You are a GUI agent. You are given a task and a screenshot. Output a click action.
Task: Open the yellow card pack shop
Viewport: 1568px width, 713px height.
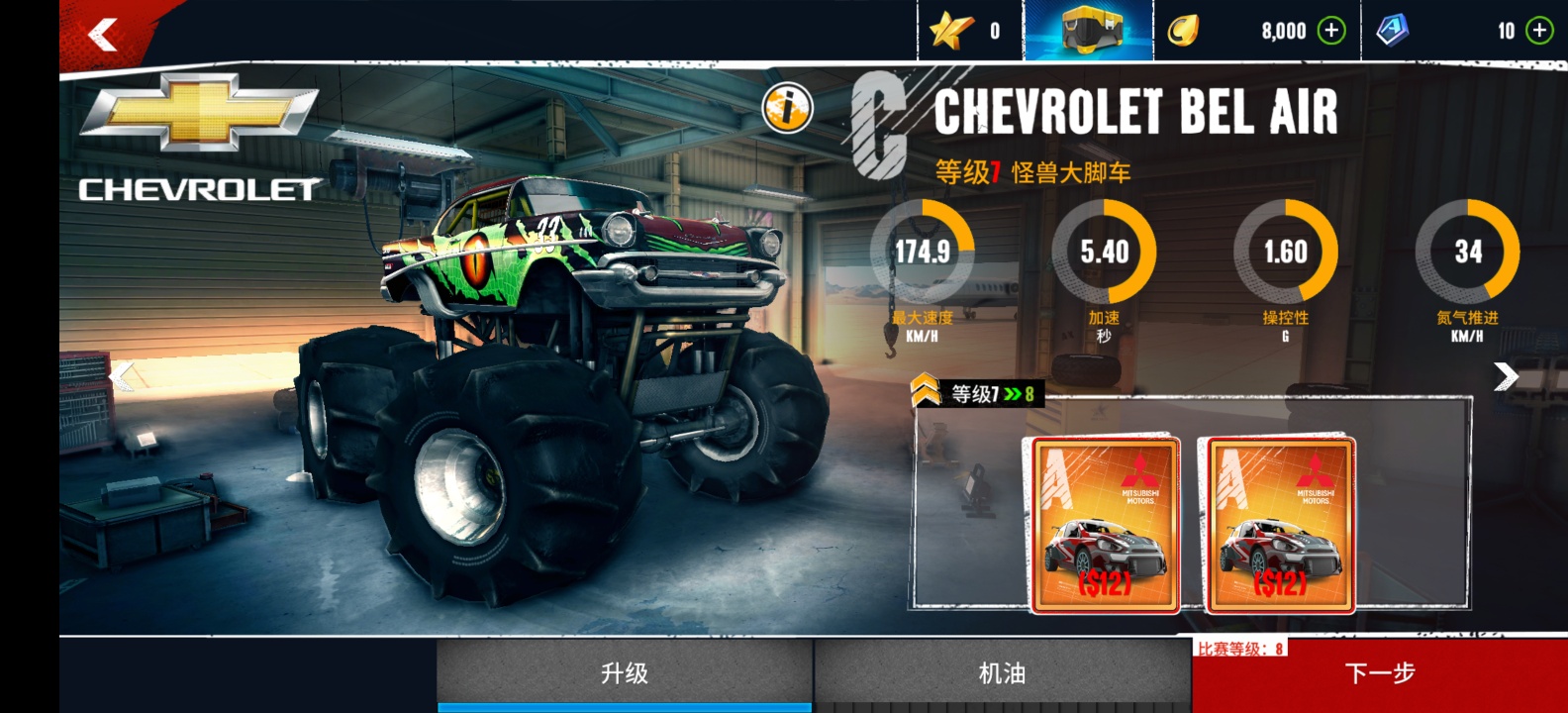pos(1089,31)
